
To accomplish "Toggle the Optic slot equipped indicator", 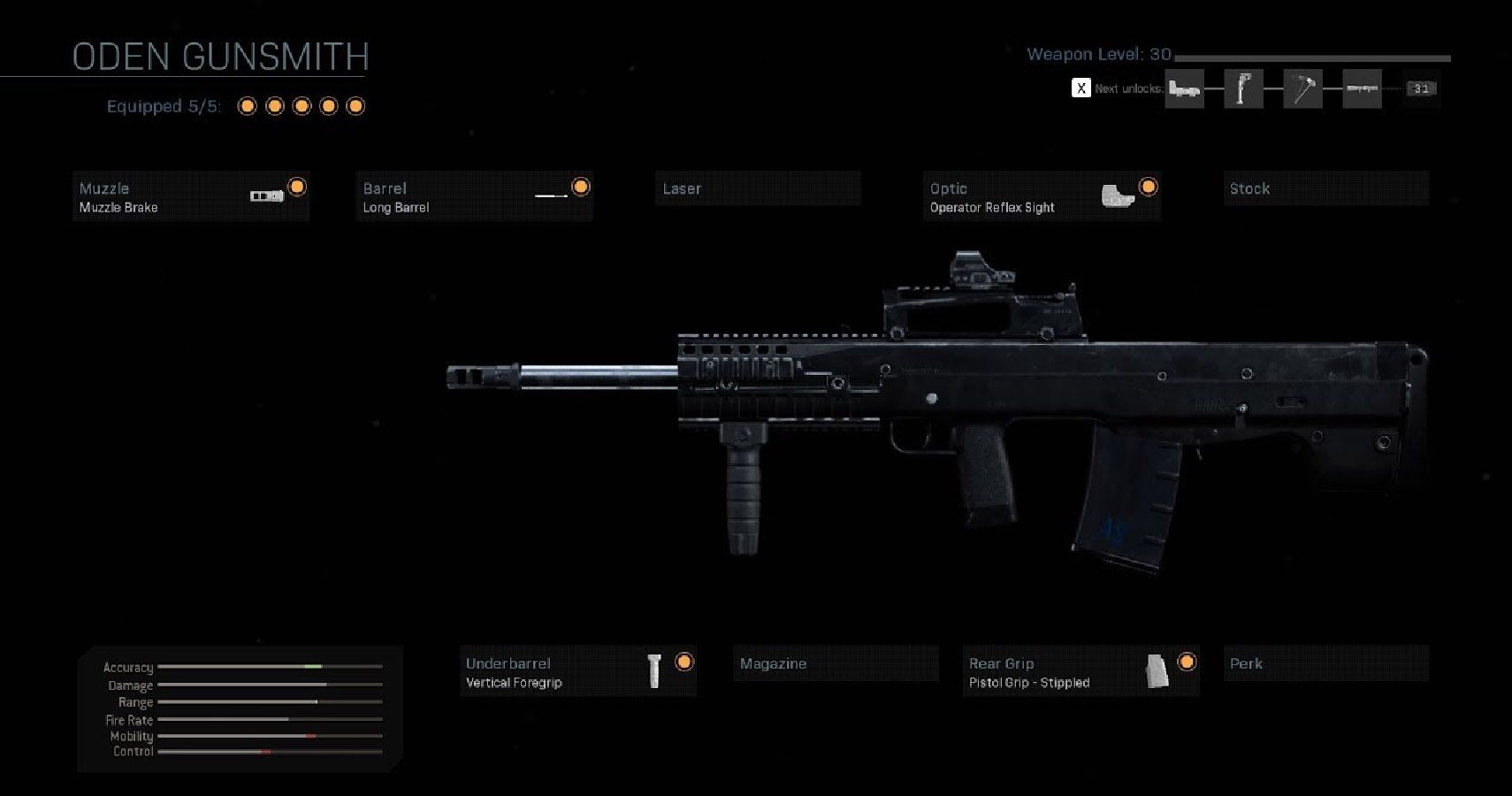I will [x=1147, y=187].
